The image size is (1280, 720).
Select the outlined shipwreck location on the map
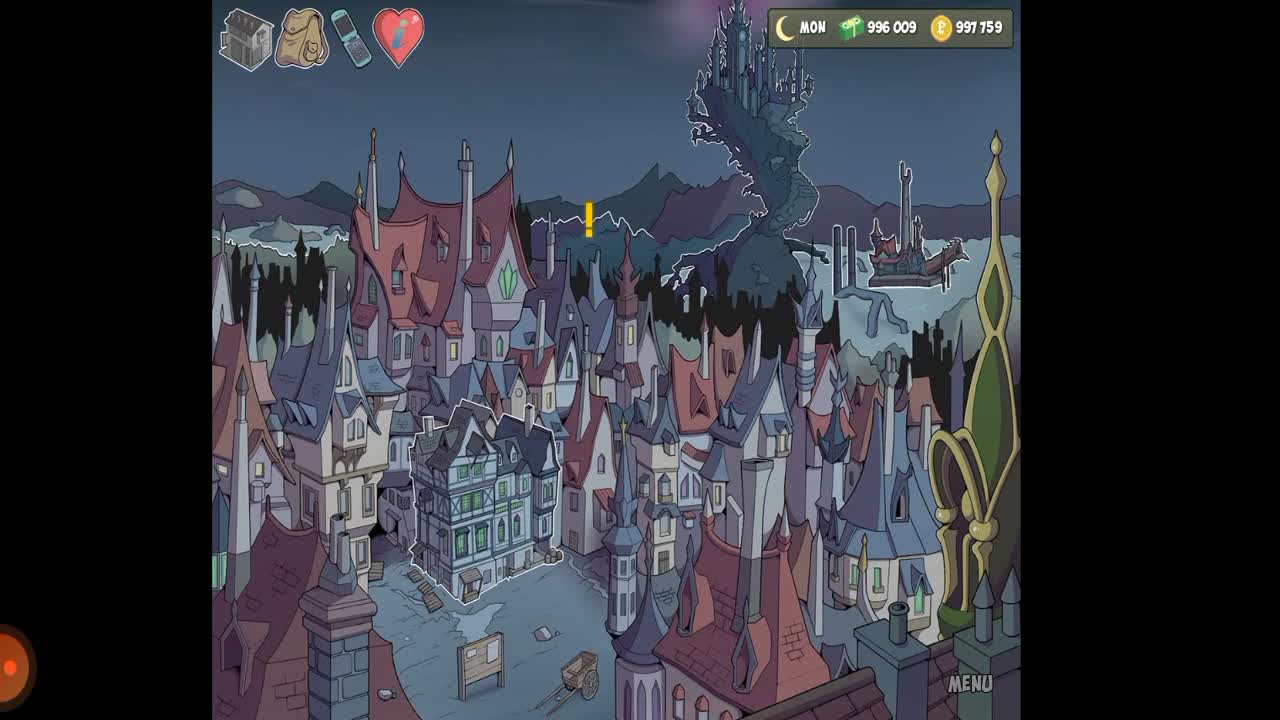coord(910,254)
